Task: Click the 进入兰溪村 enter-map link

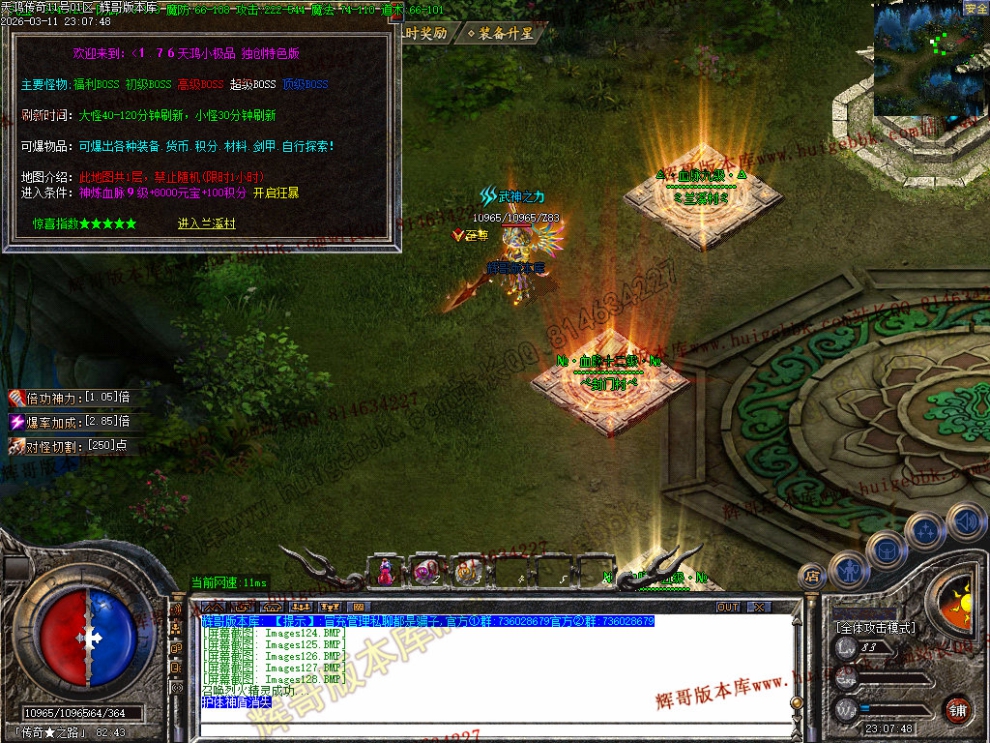Action: tap(207, 224)
